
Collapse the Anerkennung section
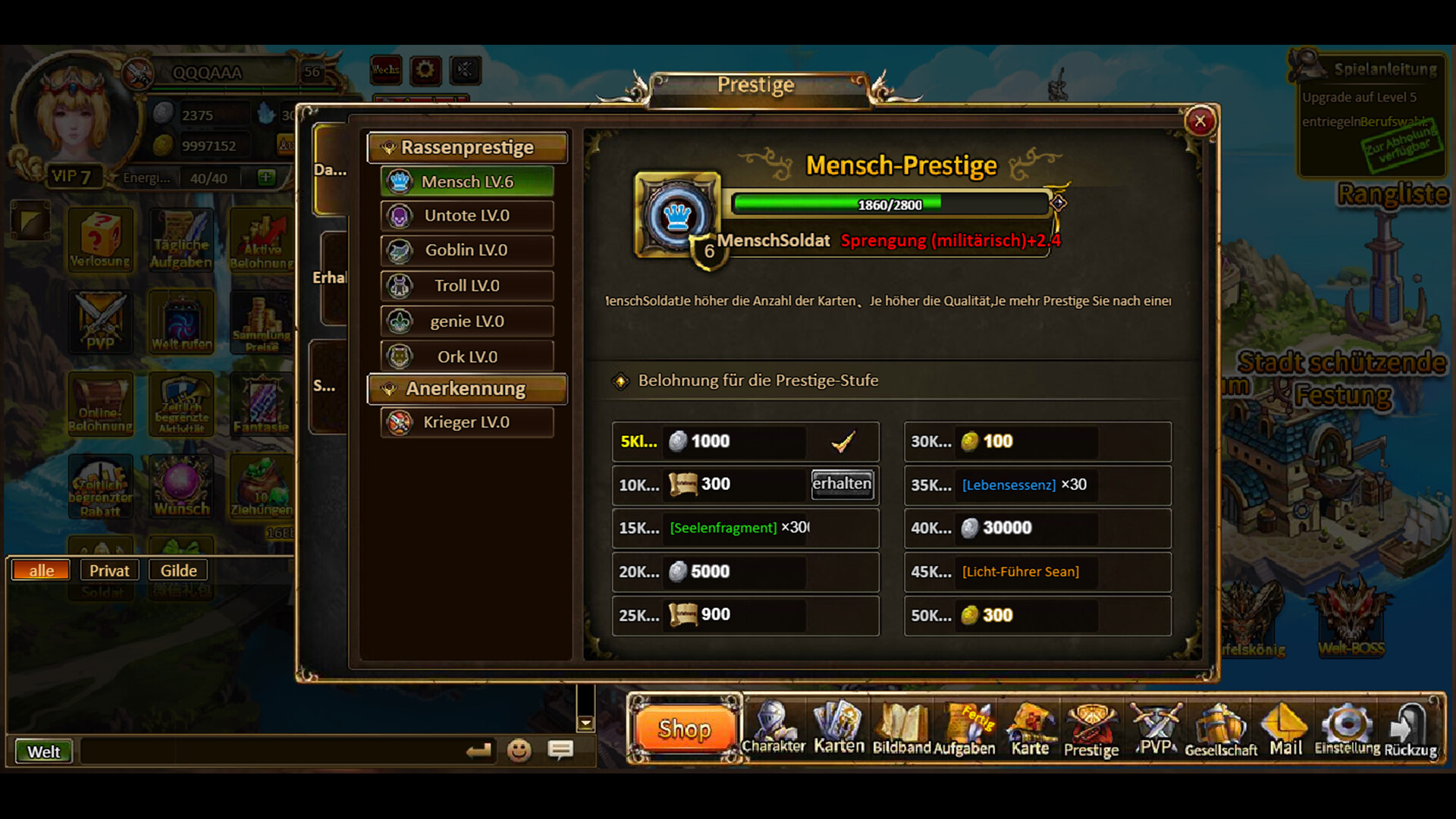(467, 388)
